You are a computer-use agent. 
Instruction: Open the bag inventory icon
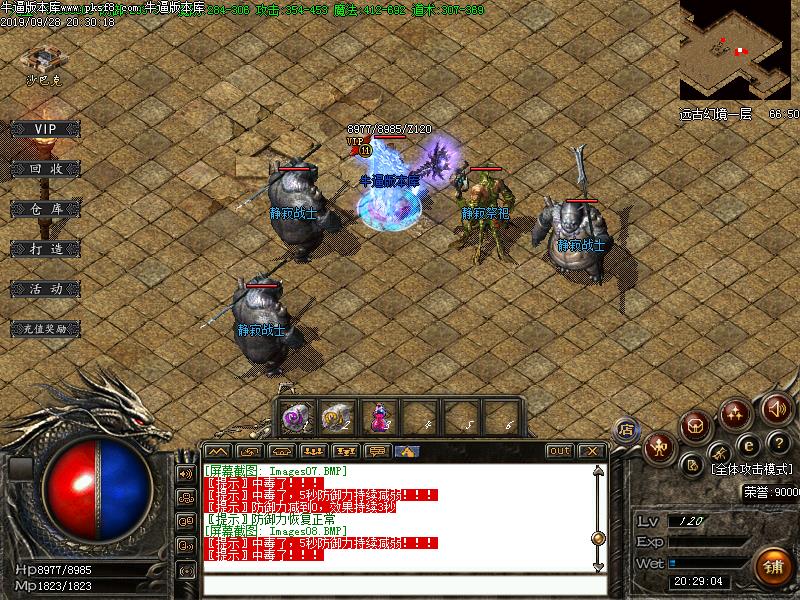696,426
